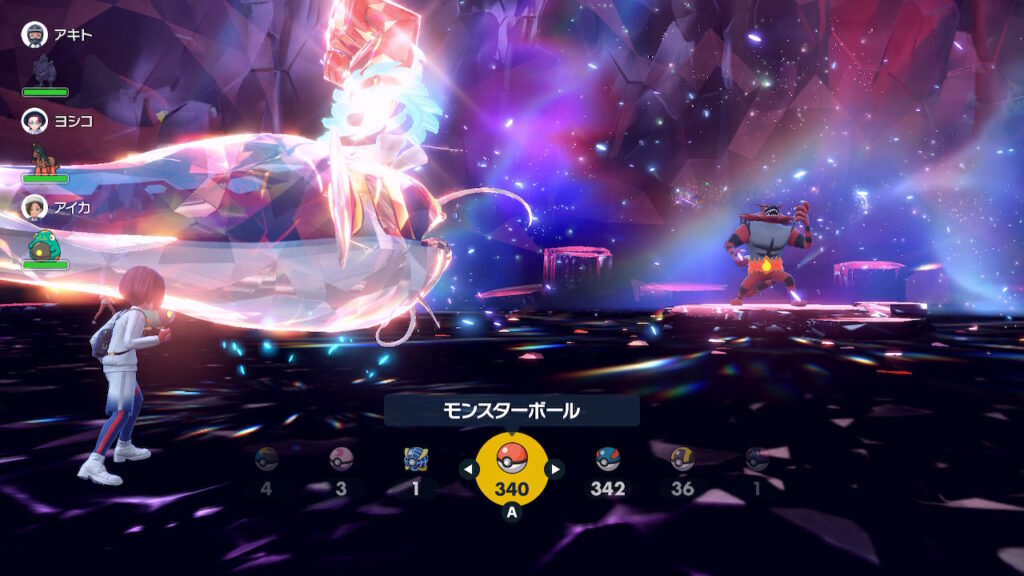
Task: Choose the Great Ball with 342 count
Action: tap(607, 459)
